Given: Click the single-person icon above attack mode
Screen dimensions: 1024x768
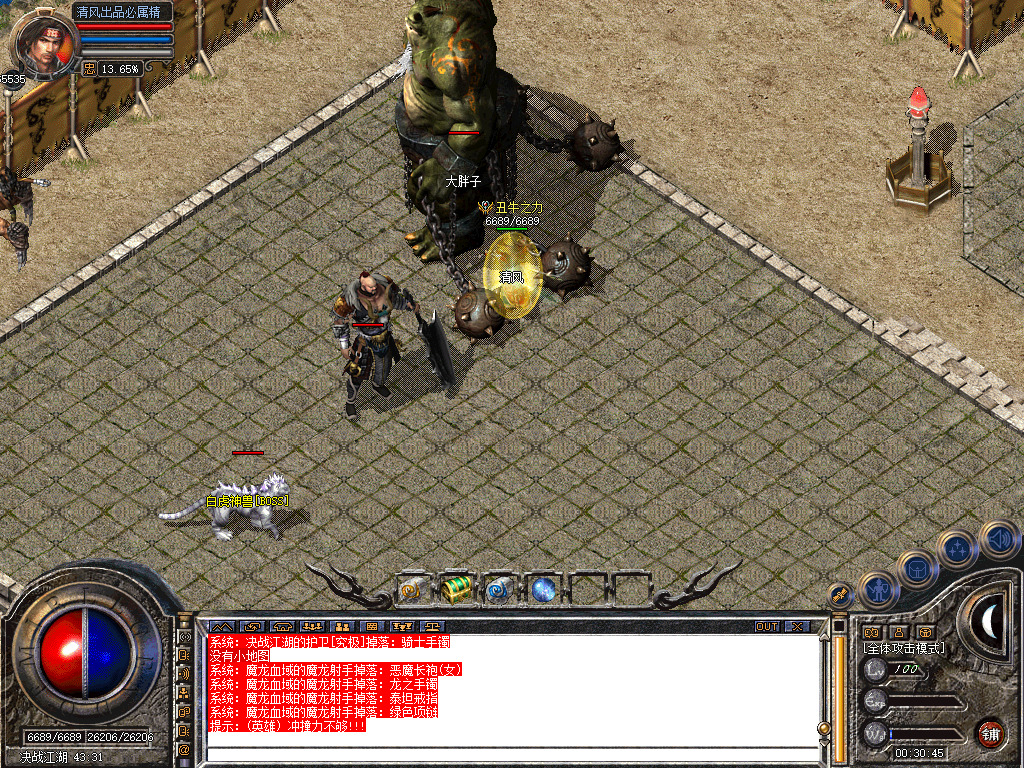Looking at the screenshot, I should [898, 632].
